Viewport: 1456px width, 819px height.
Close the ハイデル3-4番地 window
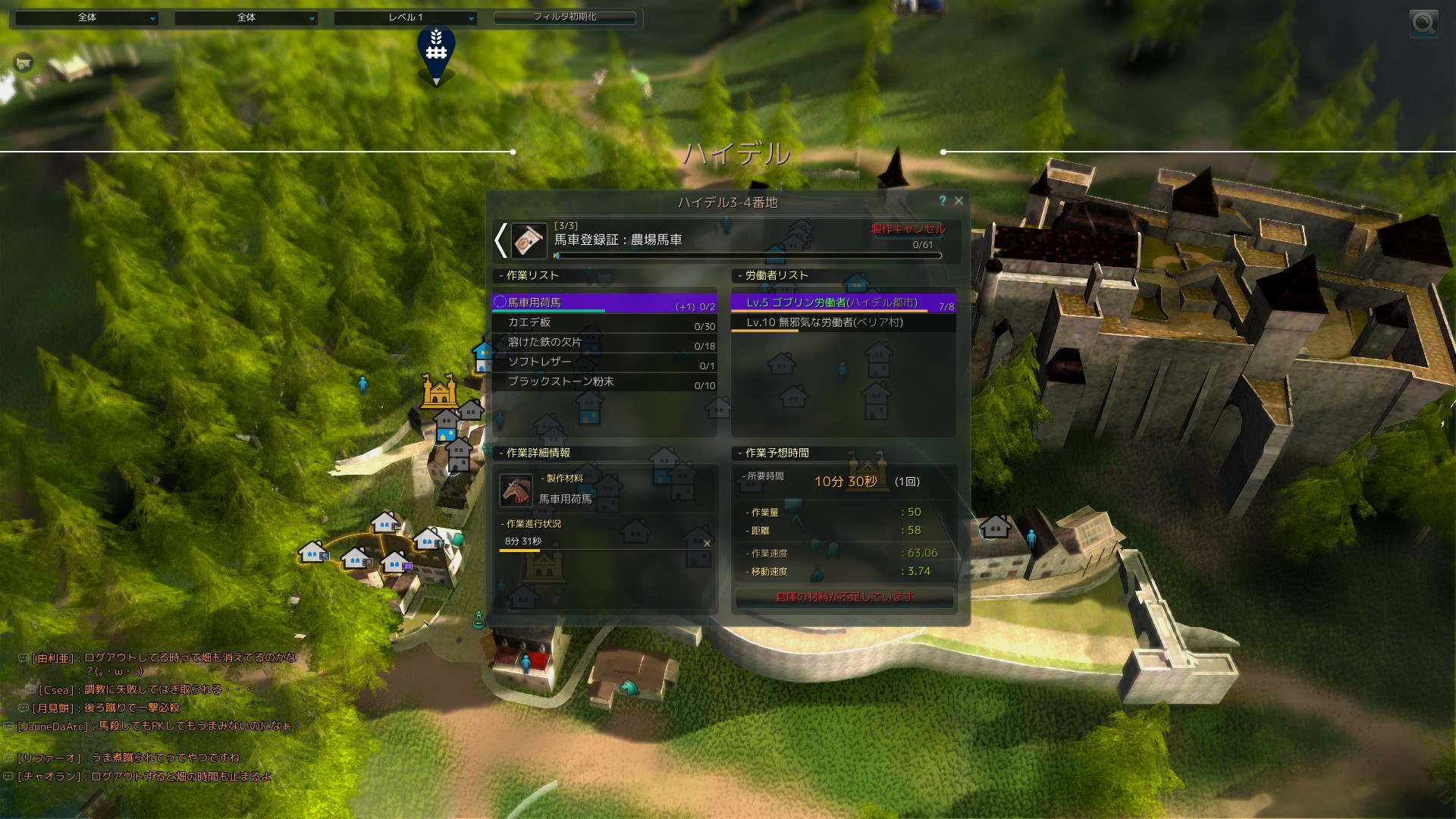click(x=959, y=201)
